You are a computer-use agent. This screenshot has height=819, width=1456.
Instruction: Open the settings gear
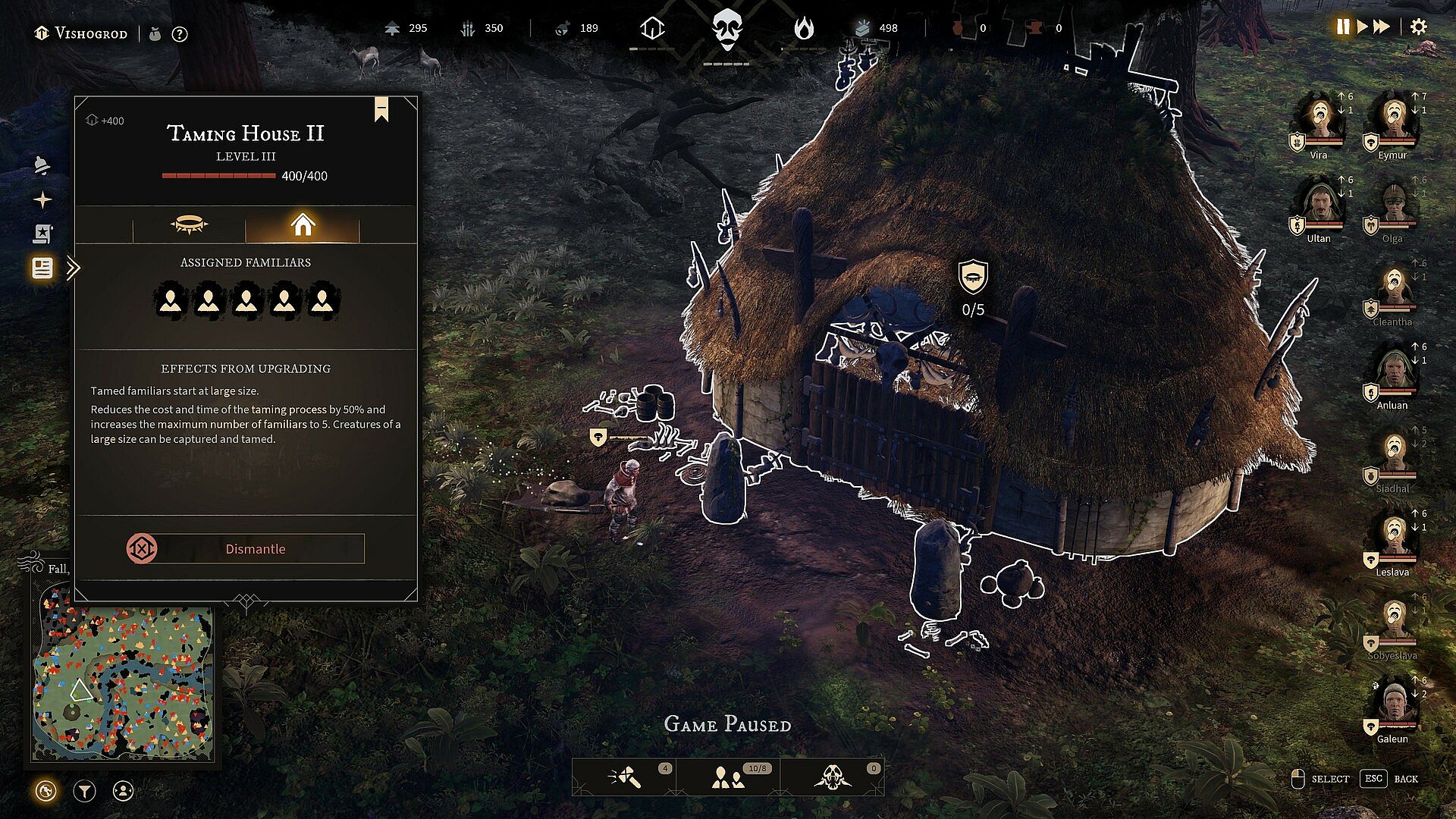pos(1418,27)
